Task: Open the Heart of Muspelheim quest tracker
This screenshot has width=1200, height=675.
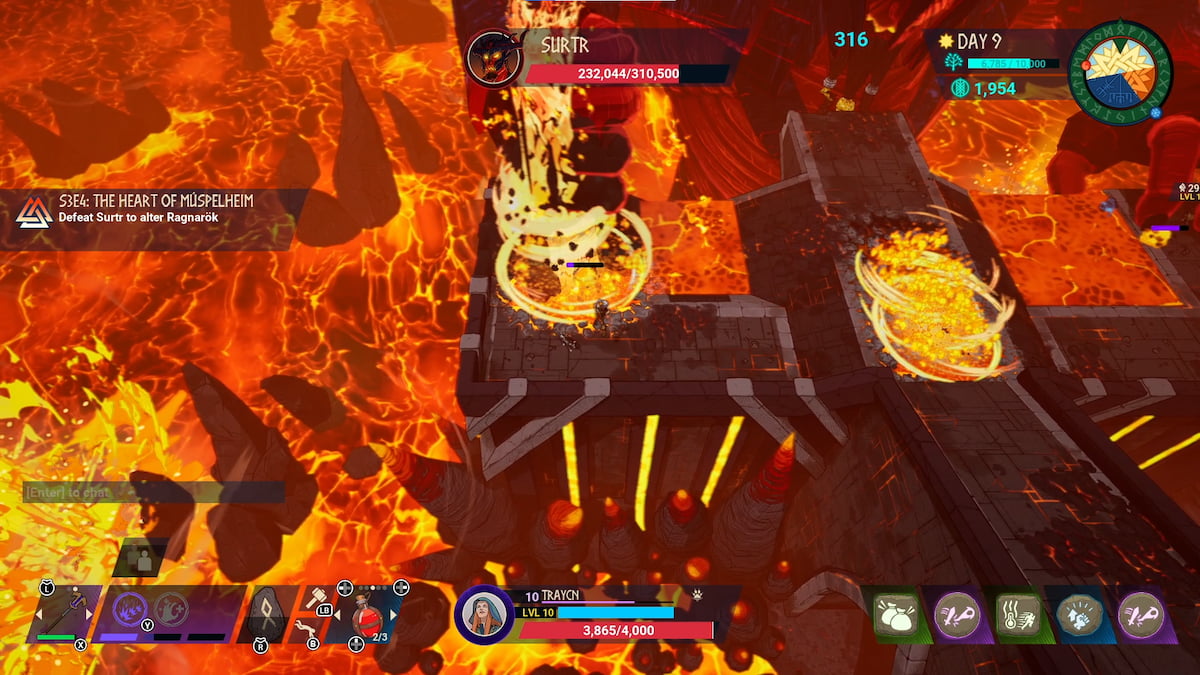Action: (150, 208)
